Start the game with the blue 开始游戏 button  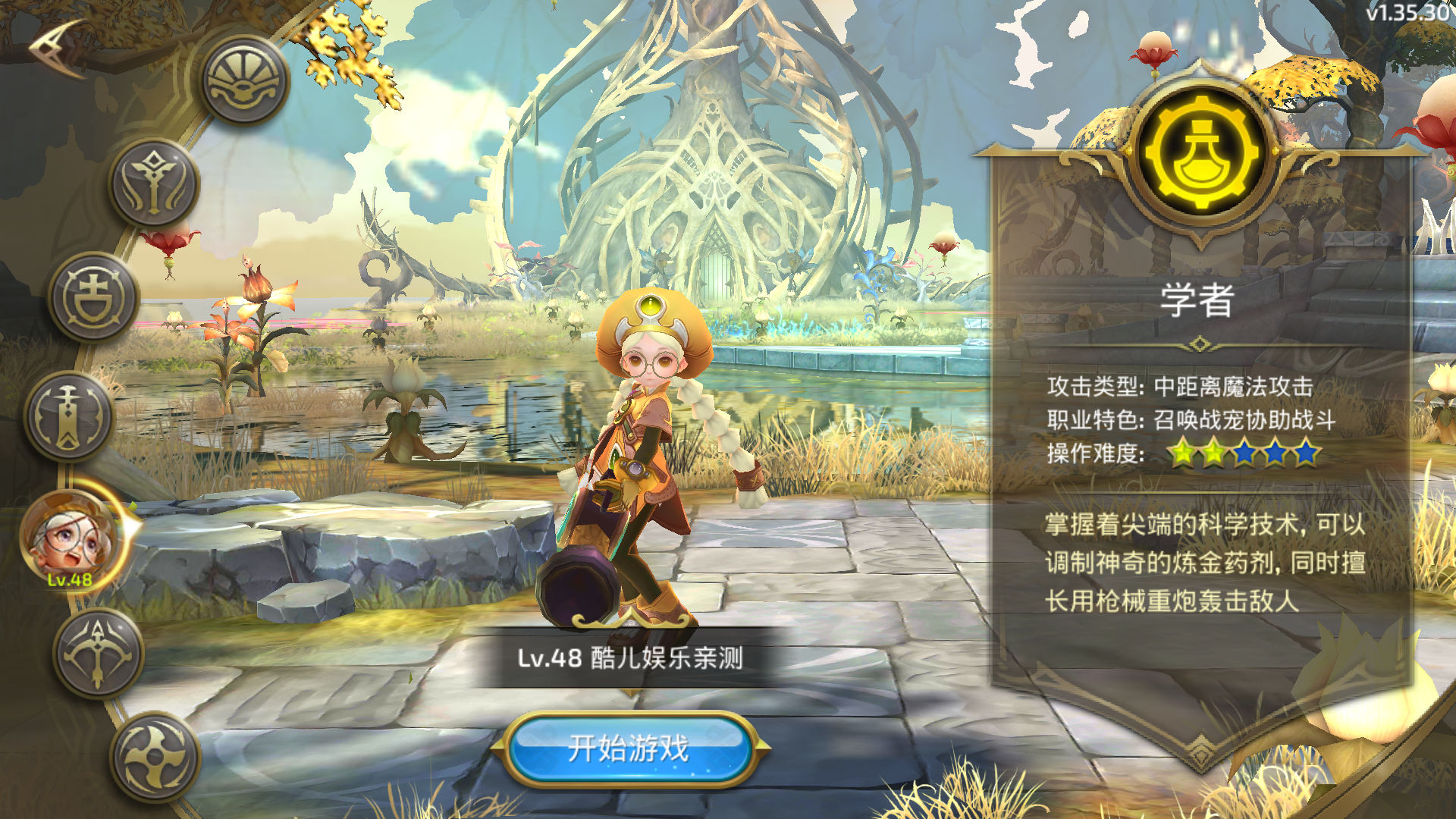click(629, 748)
